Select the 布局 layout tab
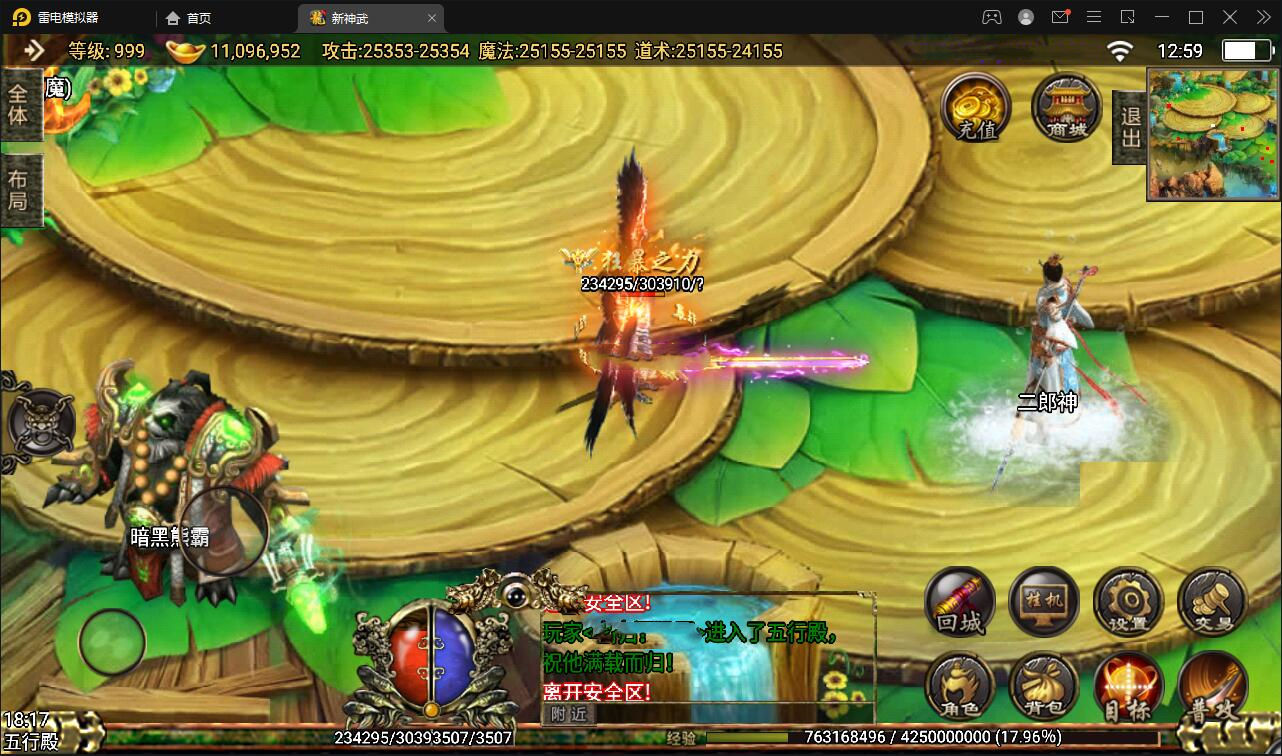 coord(19,190)
